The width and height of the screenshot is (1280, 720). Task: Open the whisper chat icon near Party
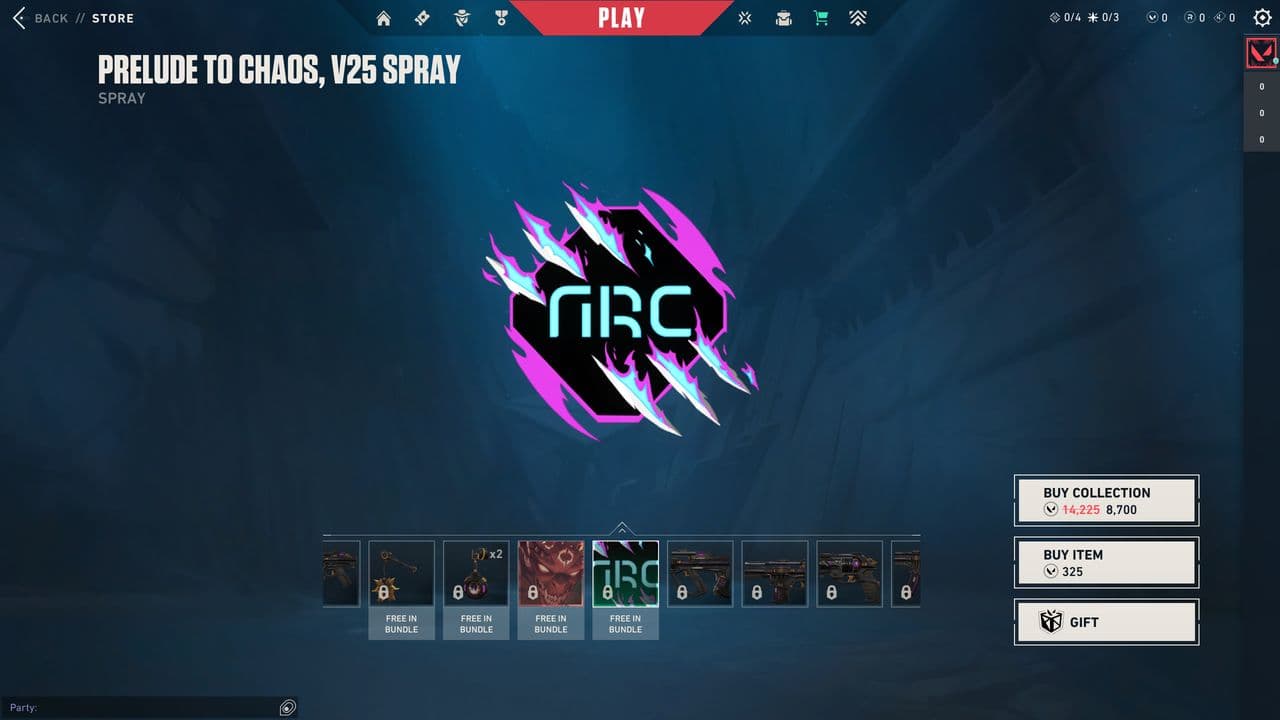tap(287, 707)
